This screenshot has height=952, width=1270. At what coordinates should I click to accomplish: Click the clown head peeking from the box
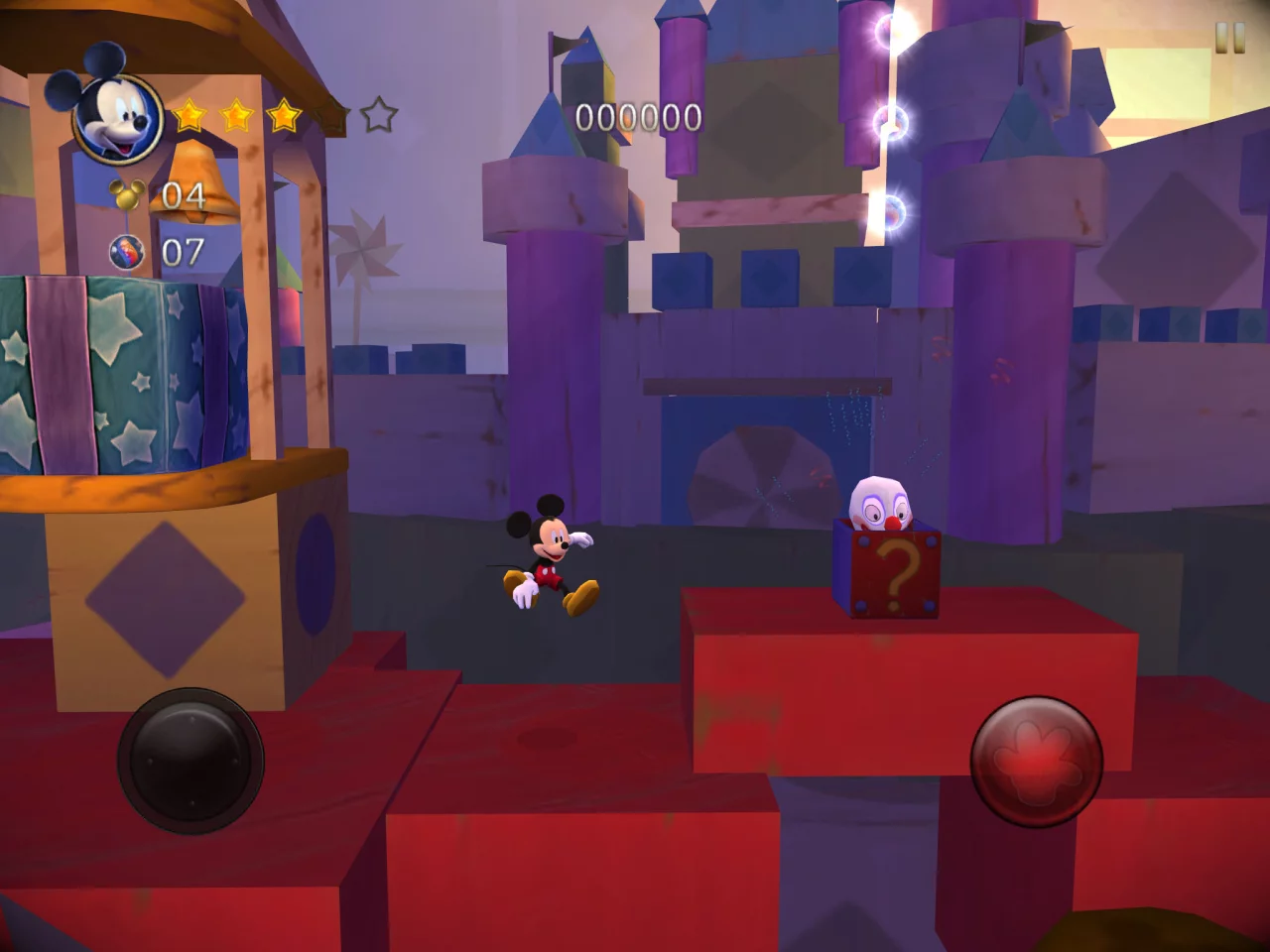pyautogui.click(x=879, y=501)
